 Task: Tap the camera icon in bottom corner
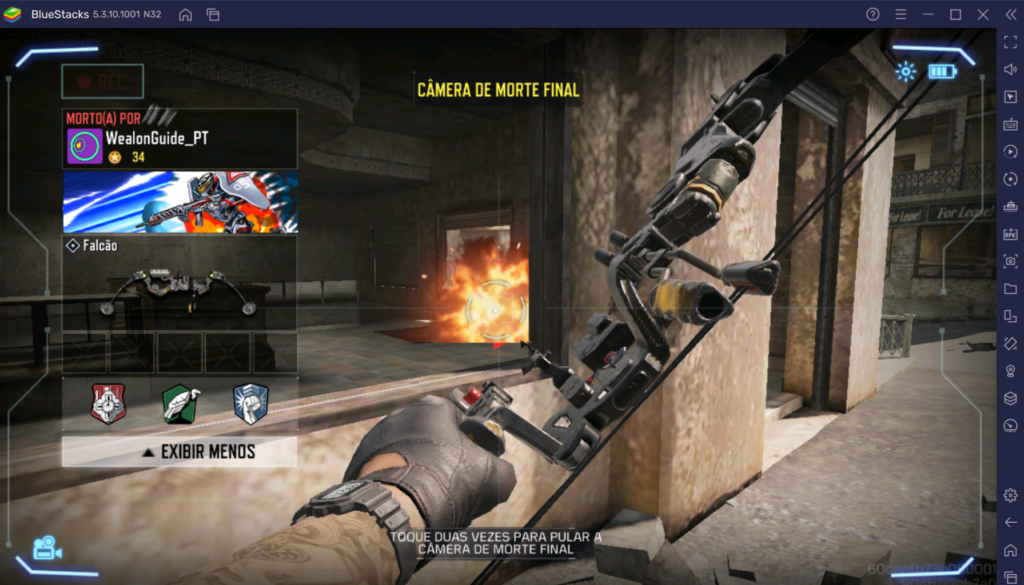pyautogui.click(x=46, y=548)
